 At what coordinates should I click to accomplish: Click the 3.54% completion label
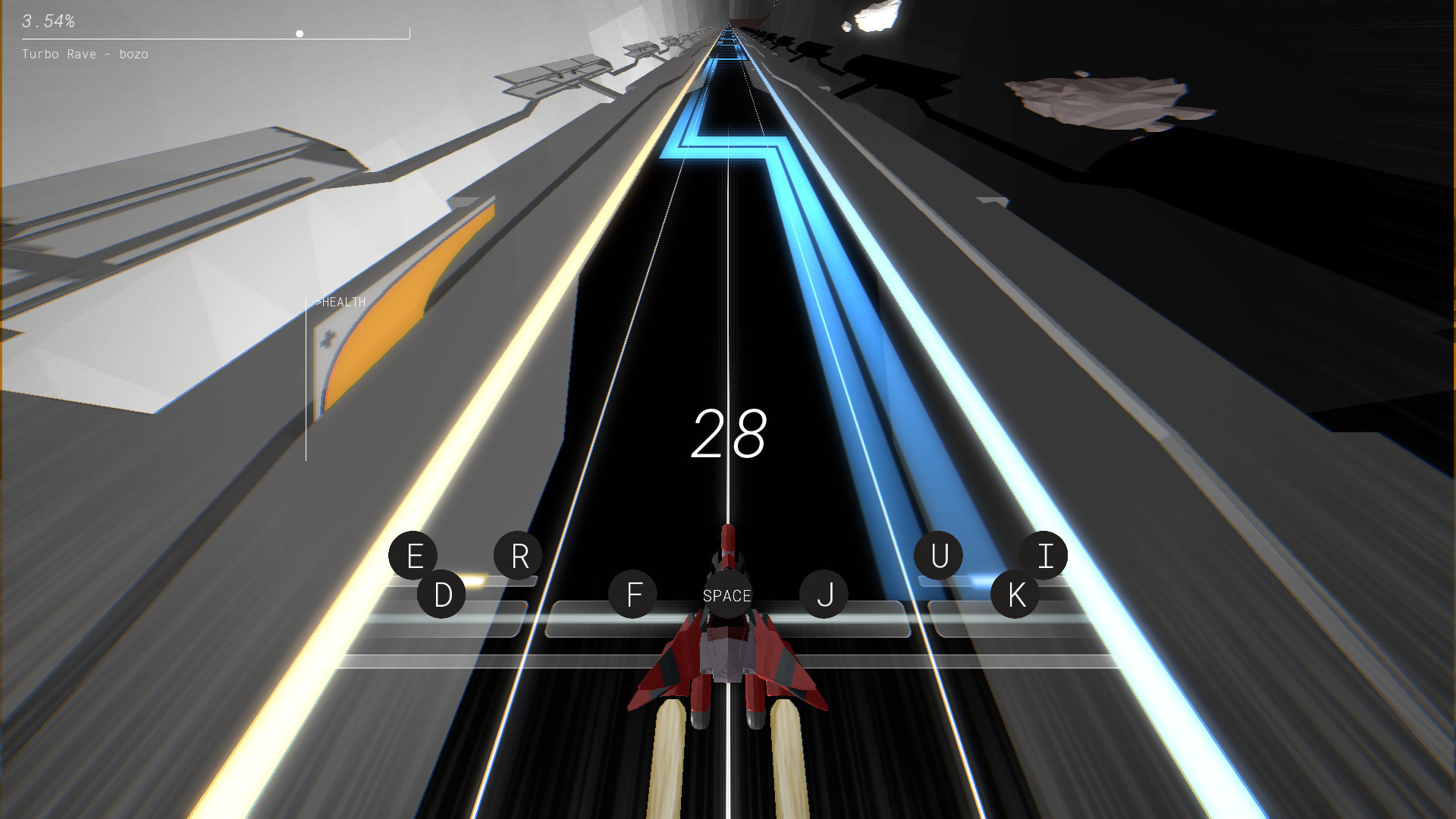[x=48, y=22]
